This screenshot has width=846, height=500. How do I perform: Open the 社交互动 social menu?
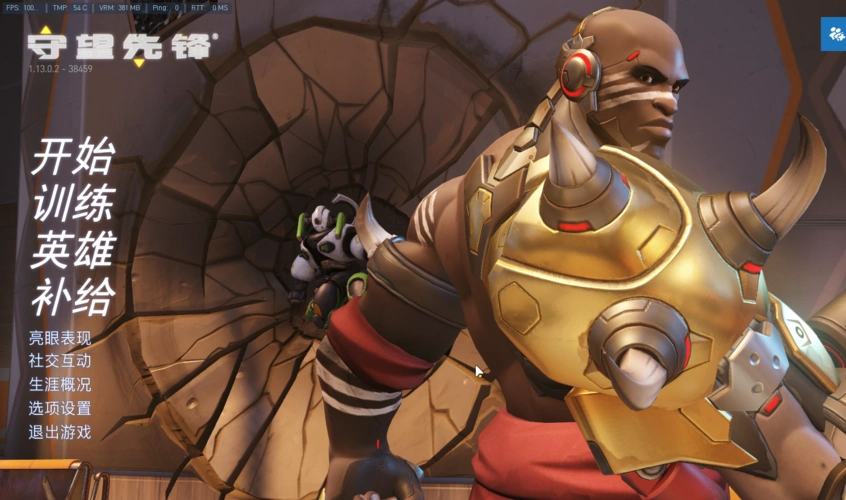(60, 361)
